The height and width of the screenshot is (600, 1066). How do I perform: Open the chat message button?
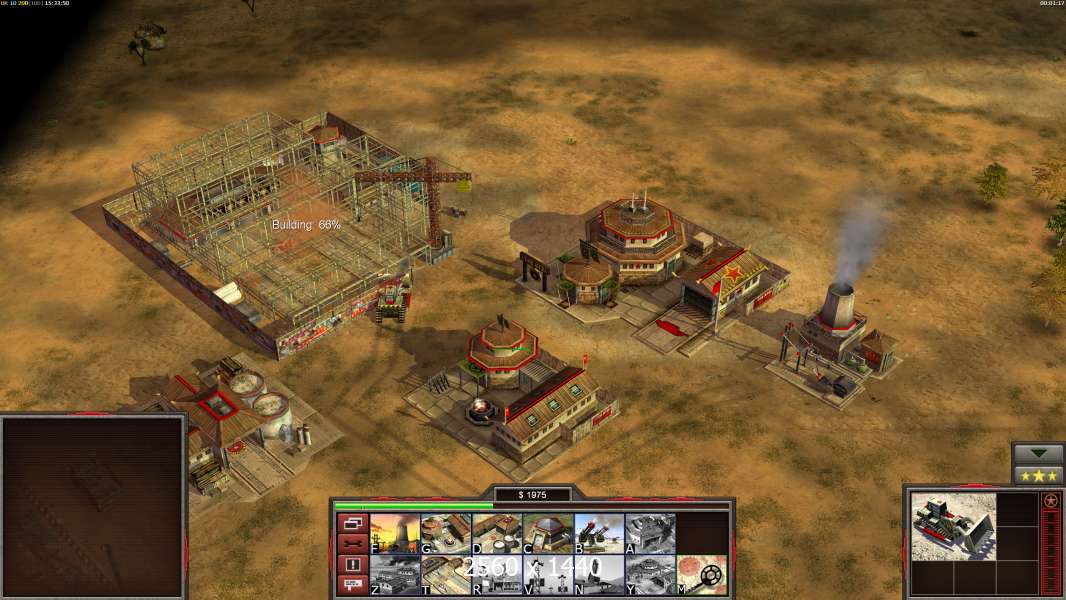(x=351, y=586)
